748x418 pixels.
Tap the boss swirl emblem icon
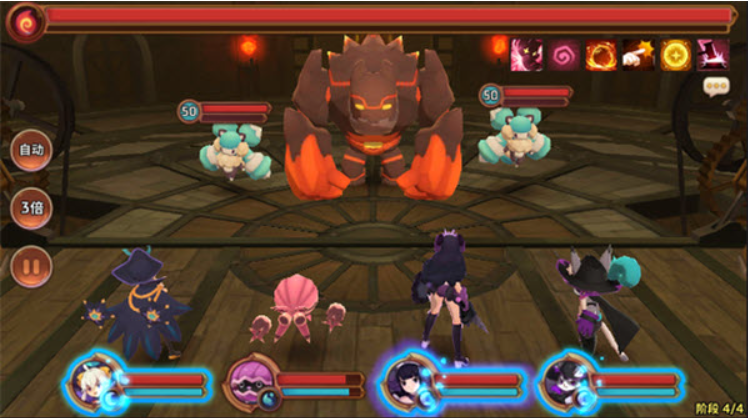[x=24, y=21]
